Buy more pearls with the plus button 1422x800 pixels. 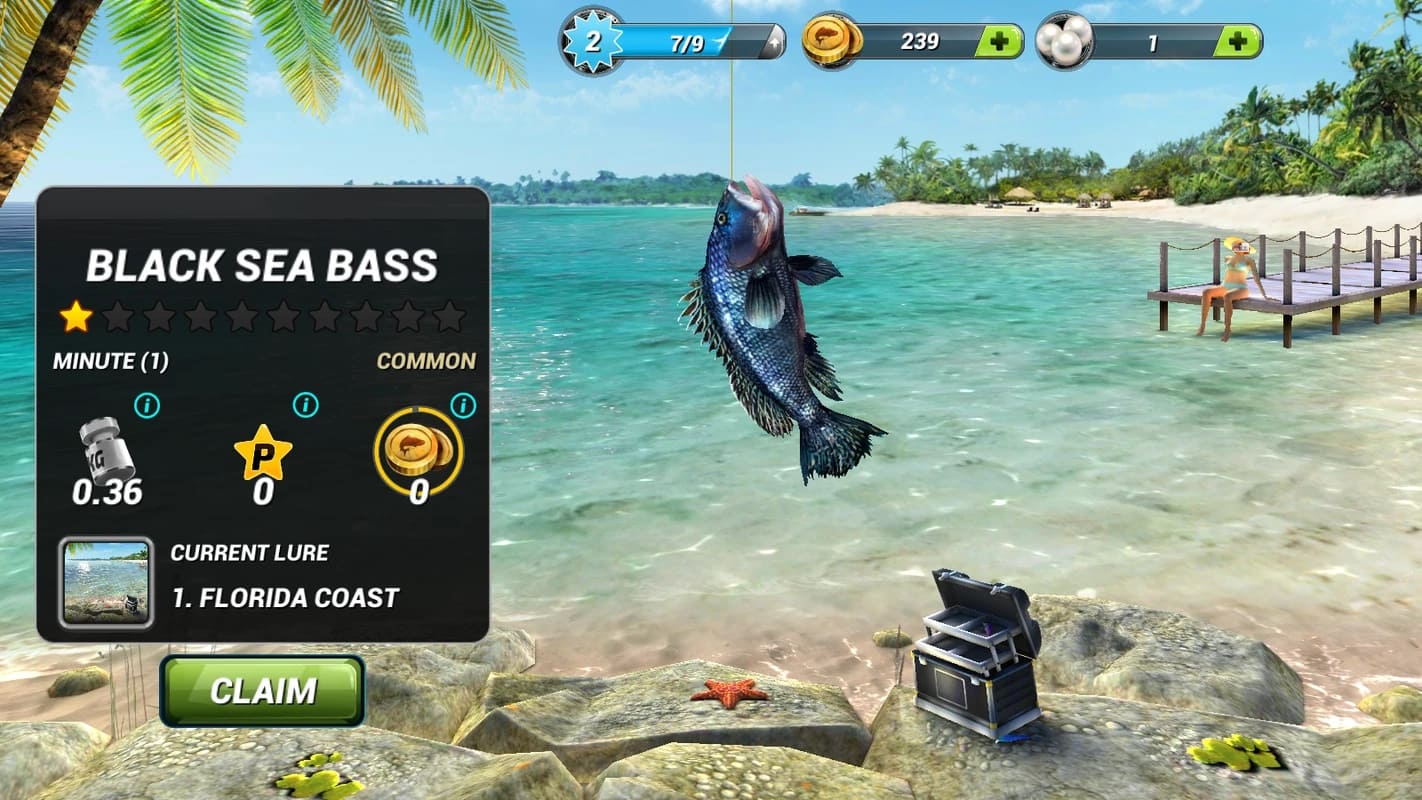click(x=1236, y=41)
